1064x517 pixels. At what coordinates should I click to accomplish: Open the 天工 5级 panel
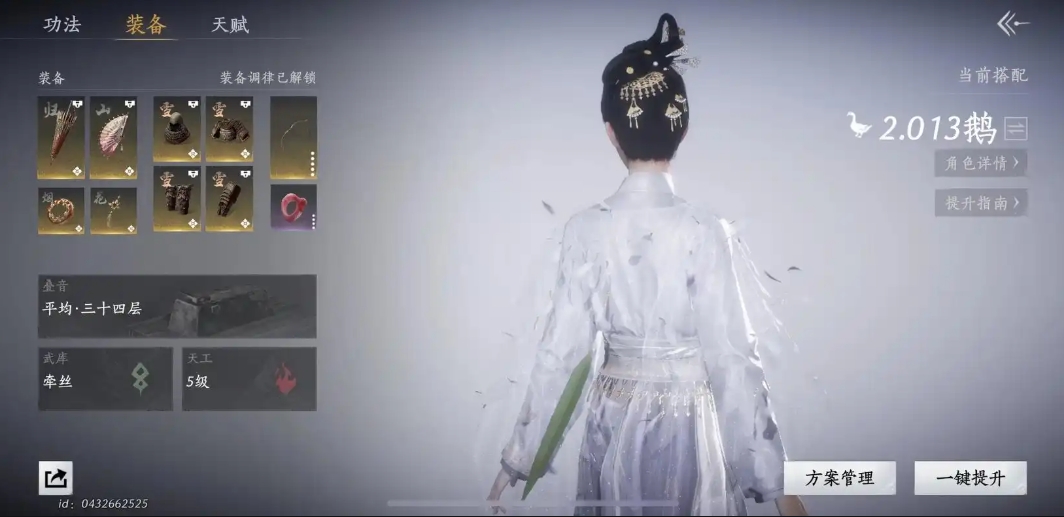pyautogui.click(x=249, y=379)
